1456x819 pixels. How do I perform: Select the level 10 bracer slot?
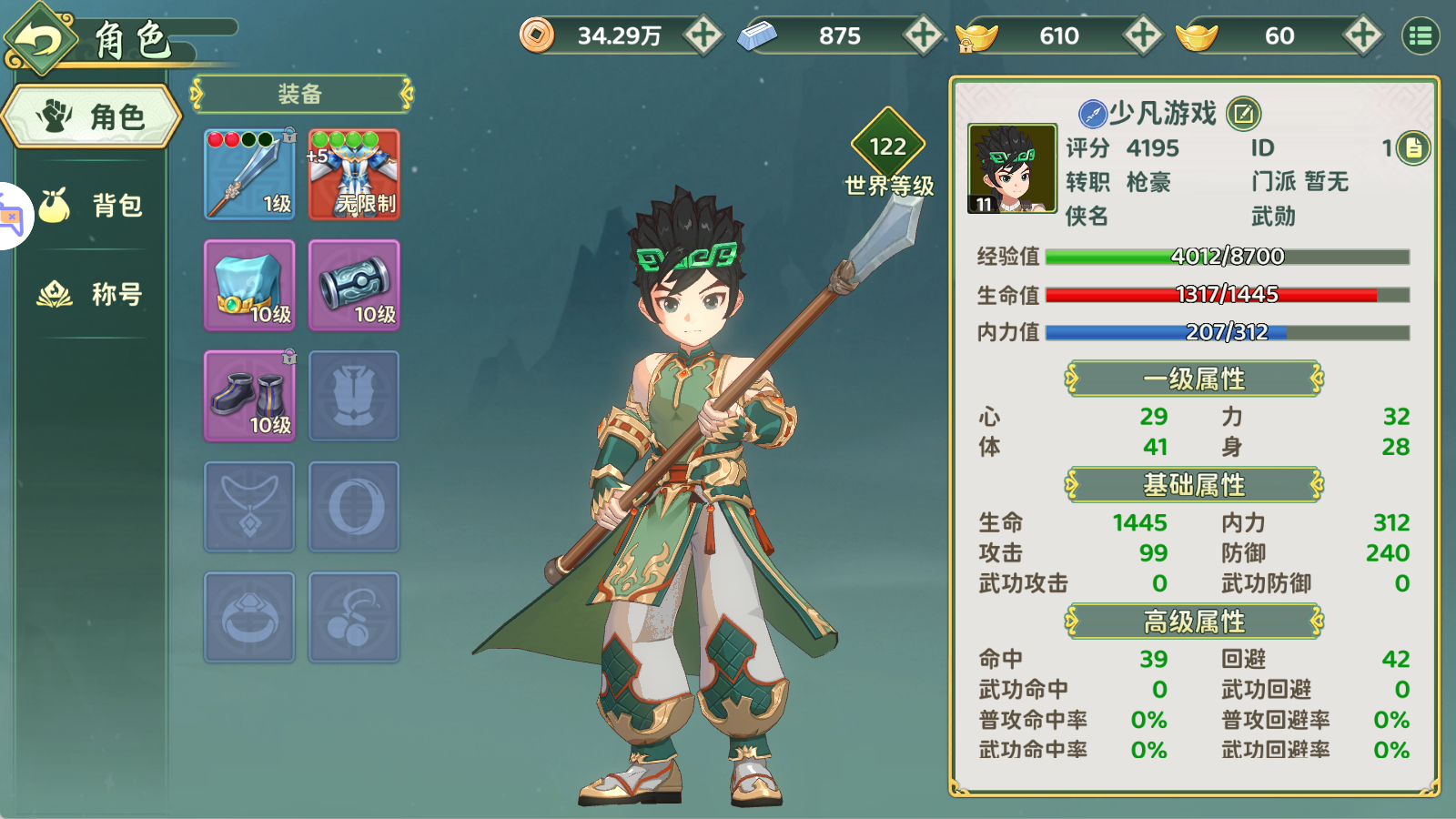click(354, 286)
